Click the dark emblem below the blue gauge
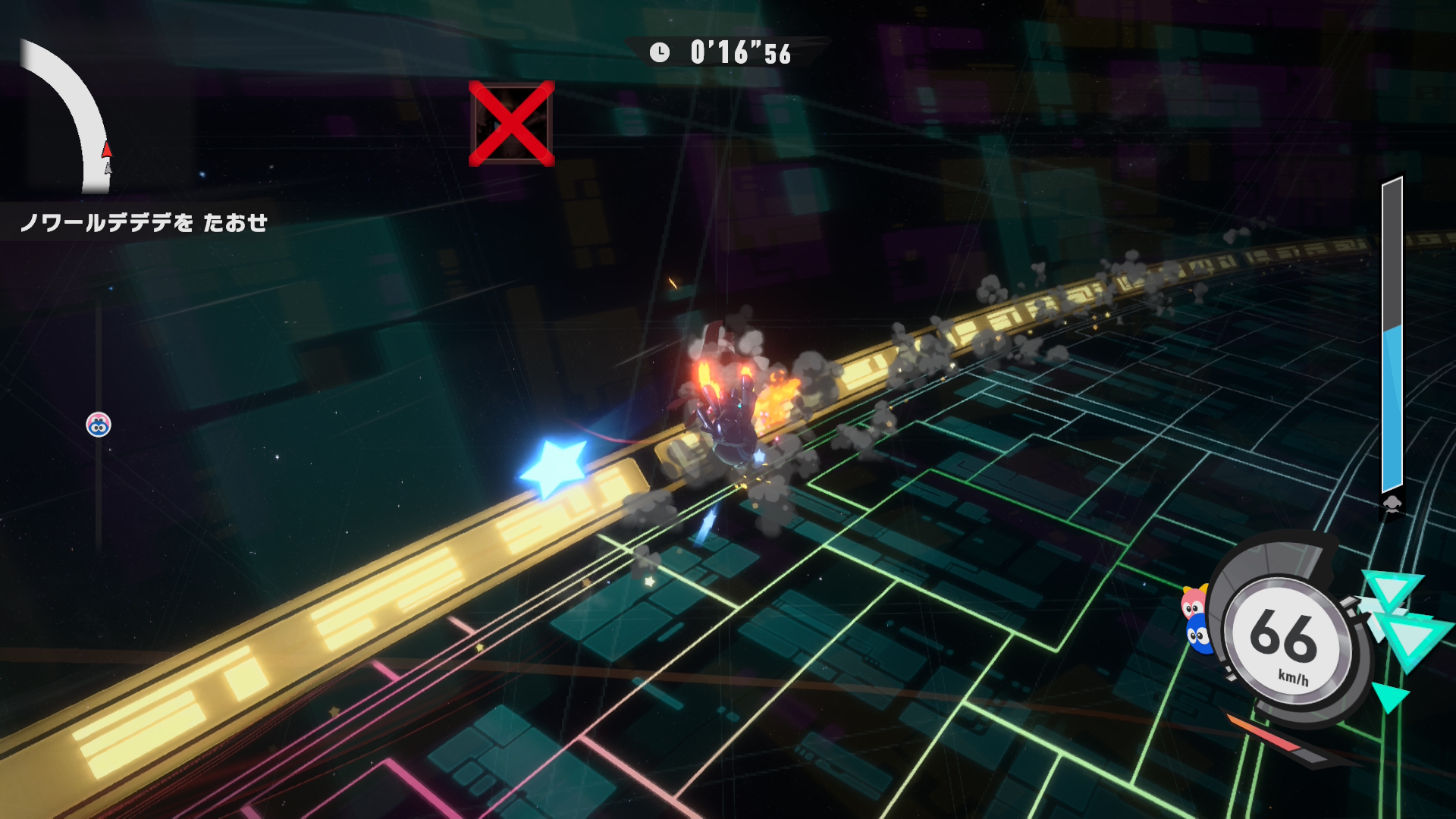Viewport: 1456px width, 819px height. pos(1392,505)
